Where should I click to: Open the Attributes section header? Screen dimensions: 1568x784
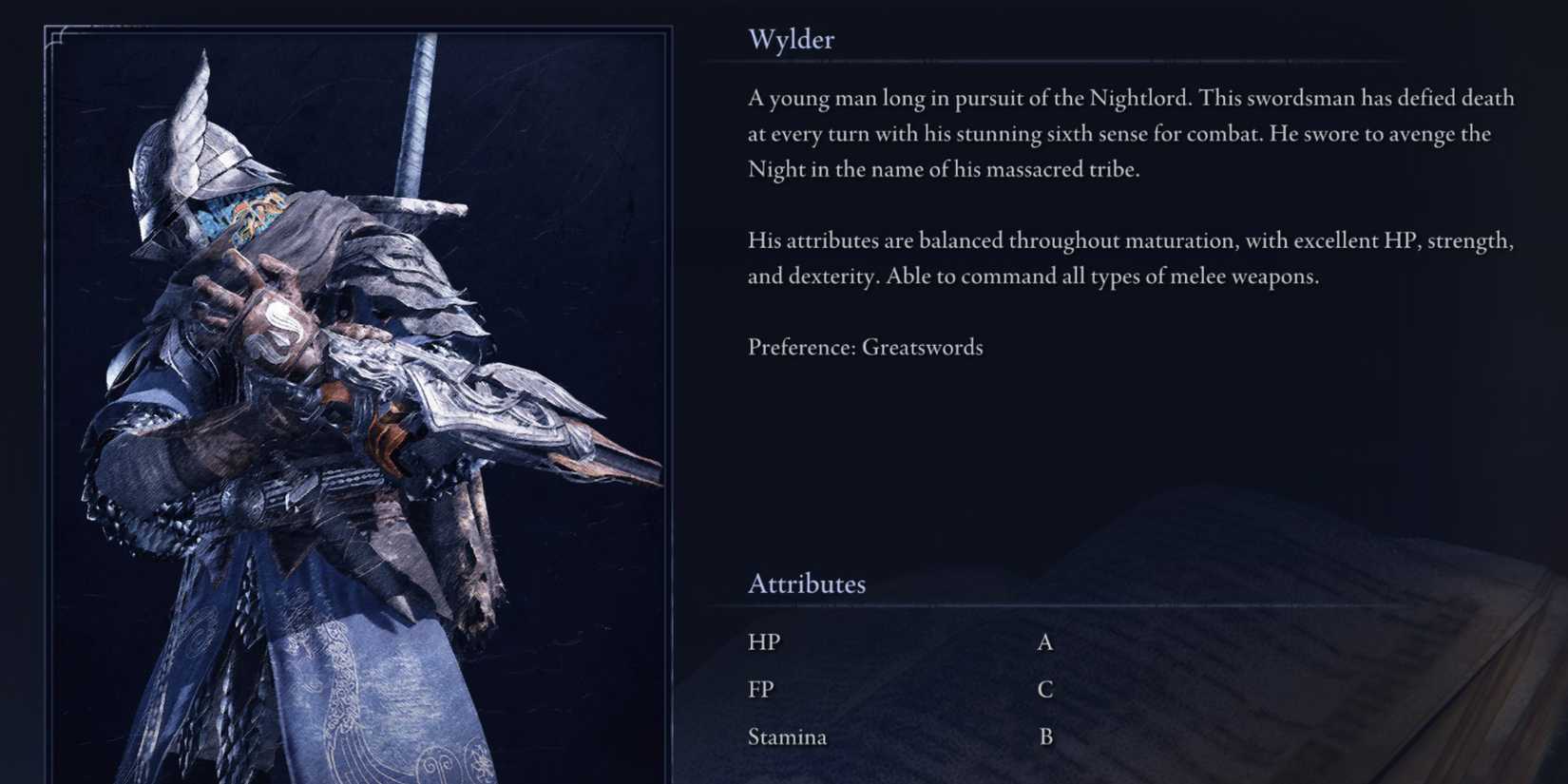[807, 583]
